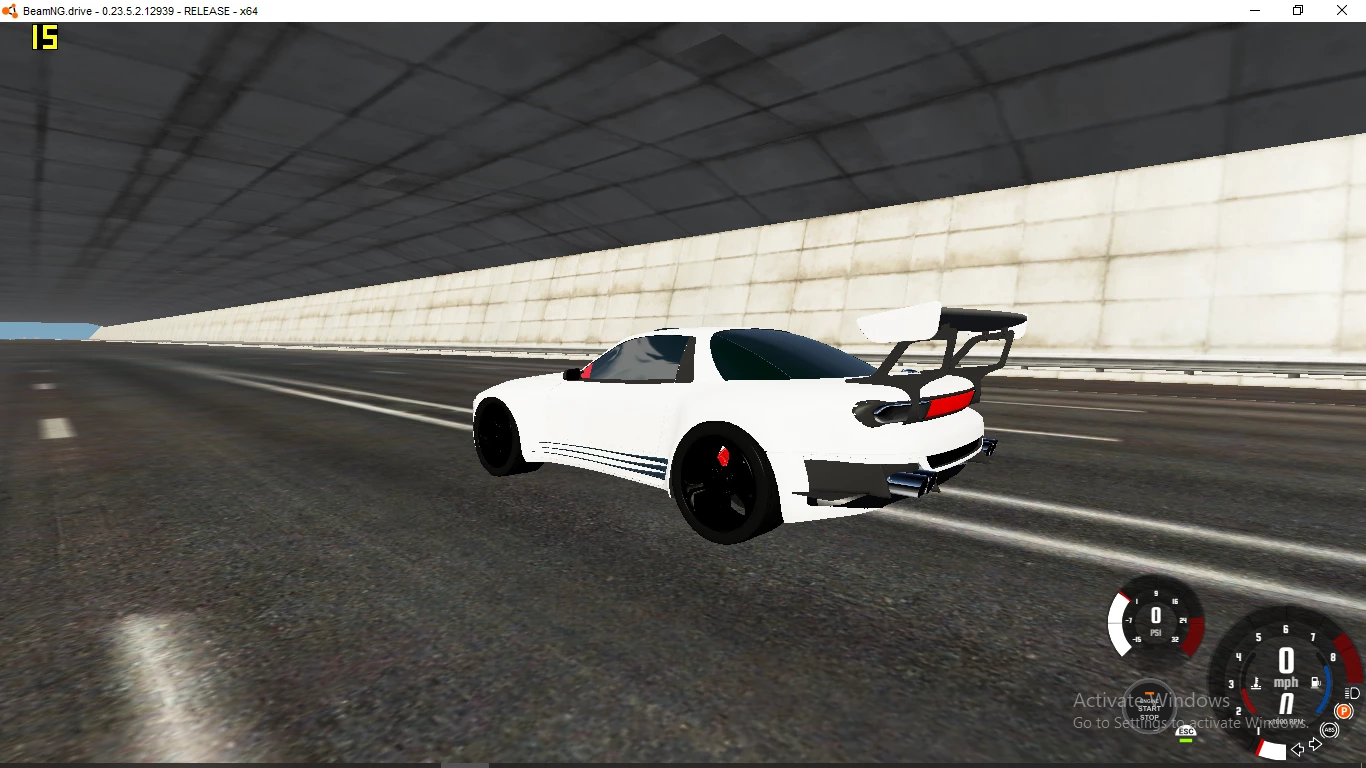
Task: Click the coolant temperature icon on the tachometer
Action: [1256, 684]
